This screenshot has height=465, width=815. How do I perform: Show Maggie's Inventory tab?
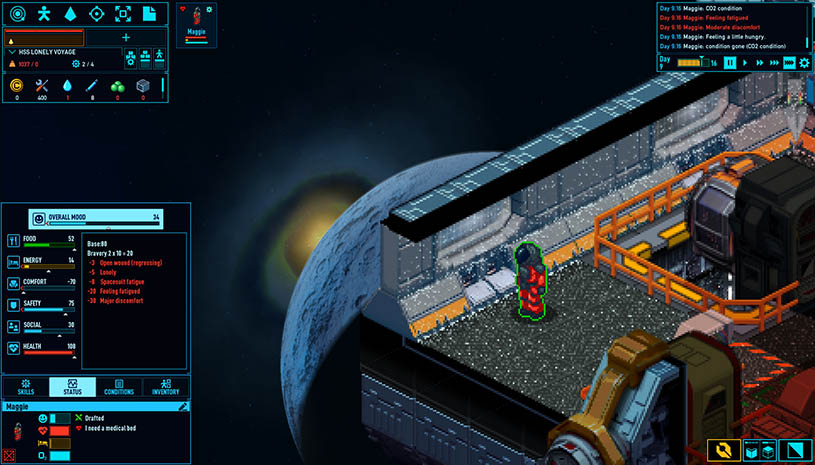(166, 388)
